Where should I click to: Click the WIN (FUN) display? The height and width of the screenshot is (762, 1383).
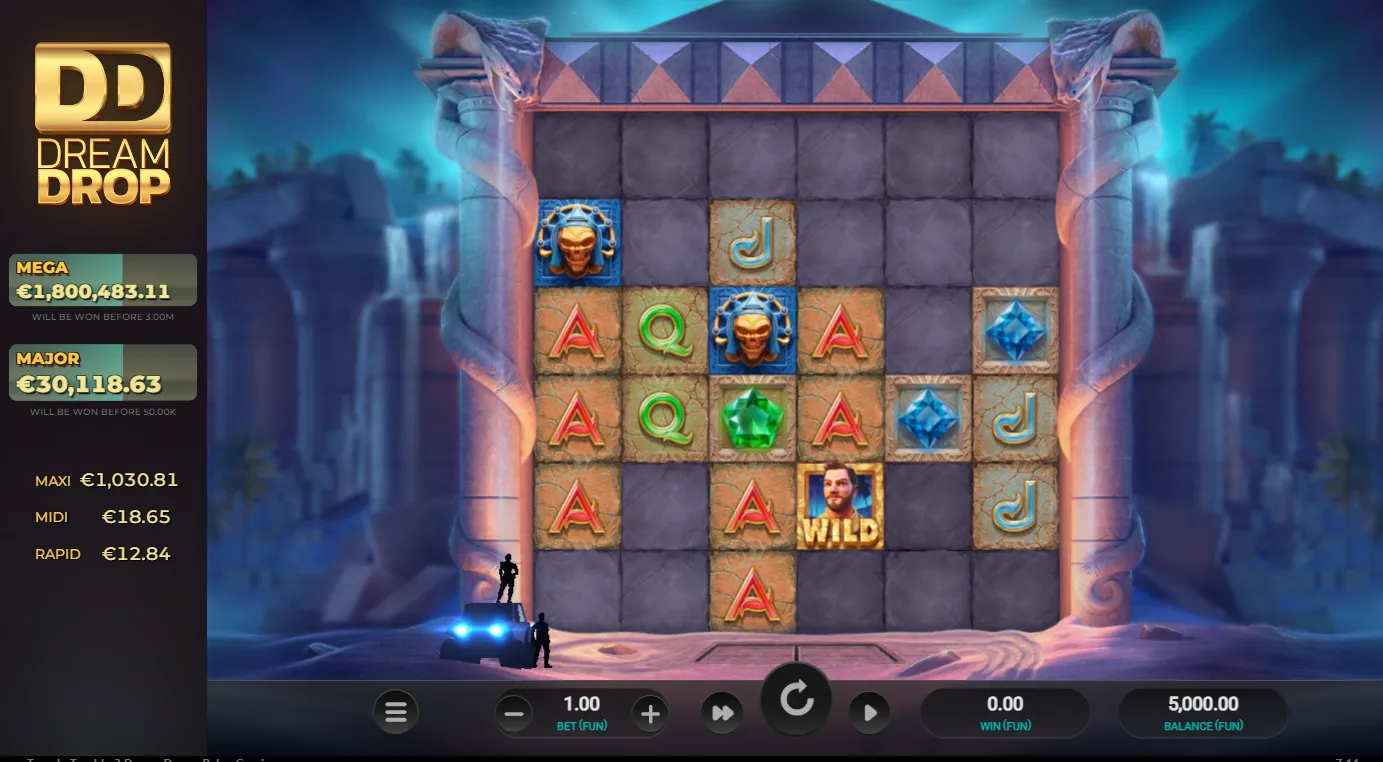pos(1007,712)
